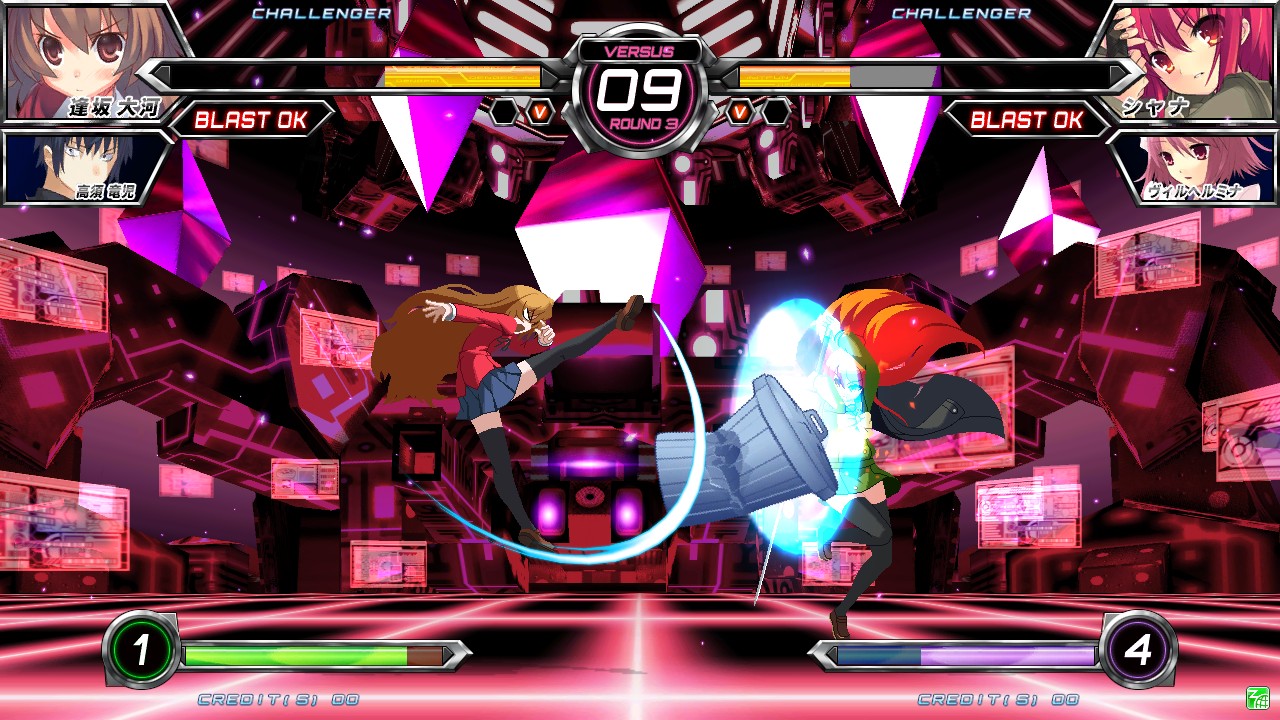
Task: Click the right round-win slot marker
Action: click(x=773, y=111)
